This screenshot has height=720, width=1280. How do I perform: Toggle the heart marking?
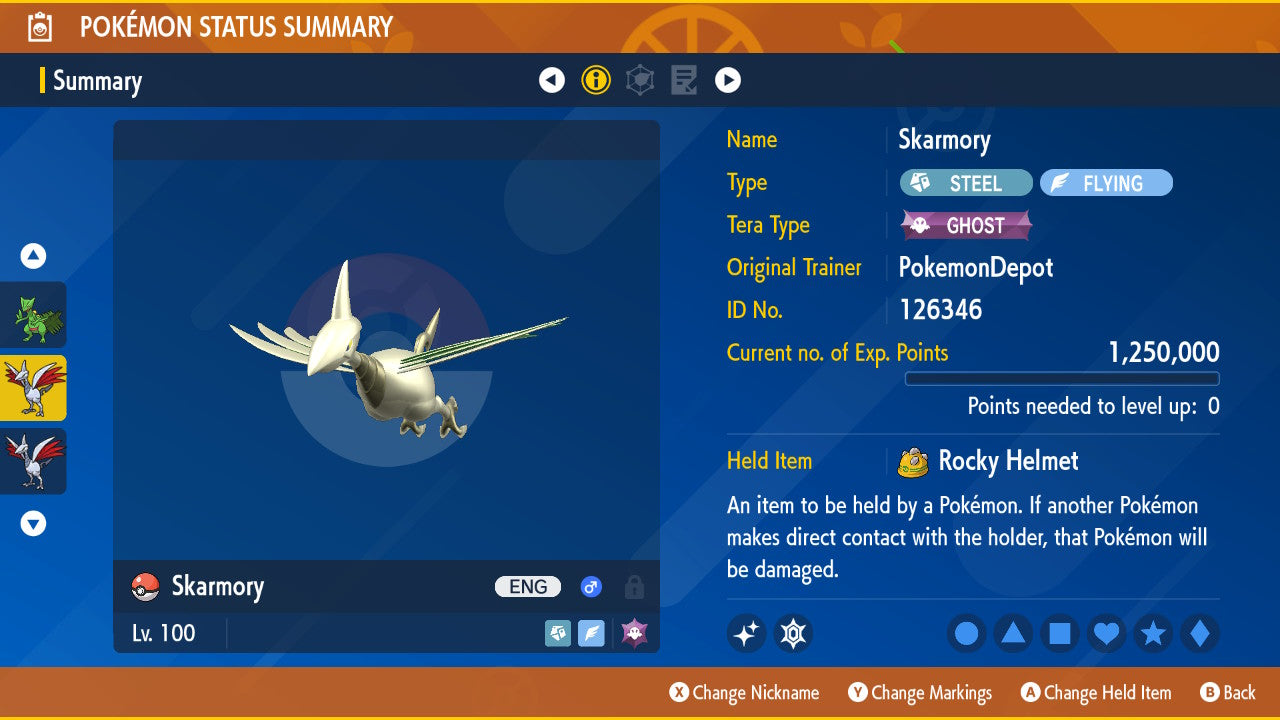point(1107,634)
